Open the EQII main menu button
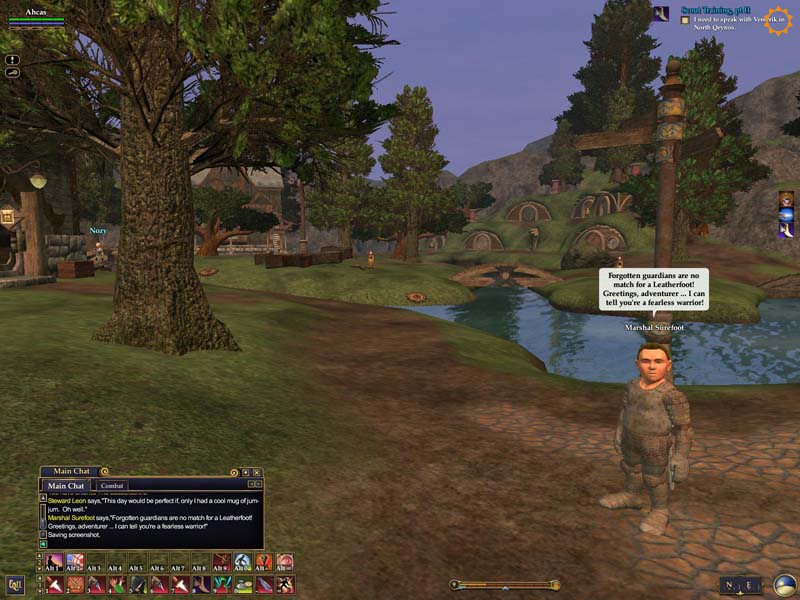The image size is (800, 600). click(x=15, y=585)
